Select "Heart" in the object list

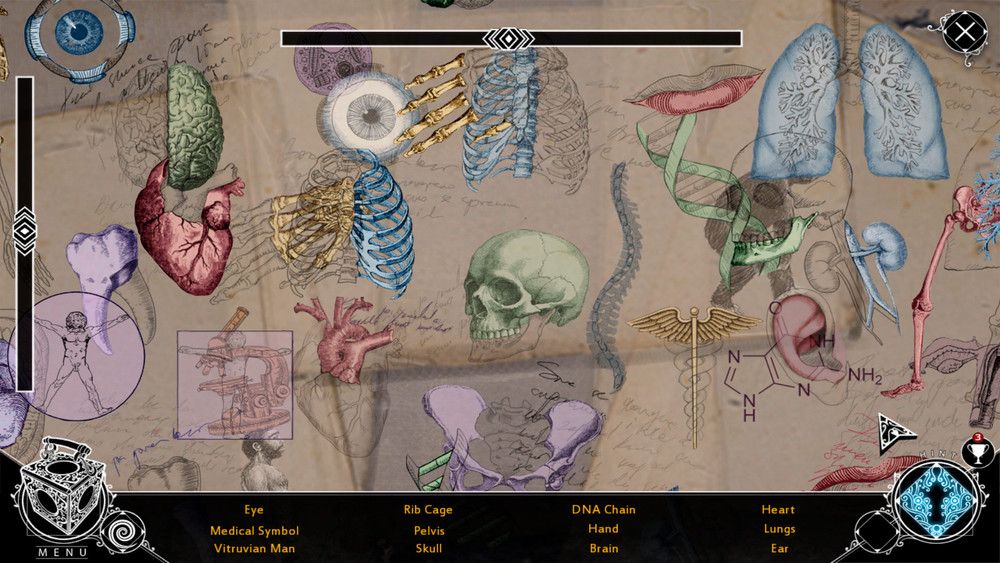(x=778, y=510)
